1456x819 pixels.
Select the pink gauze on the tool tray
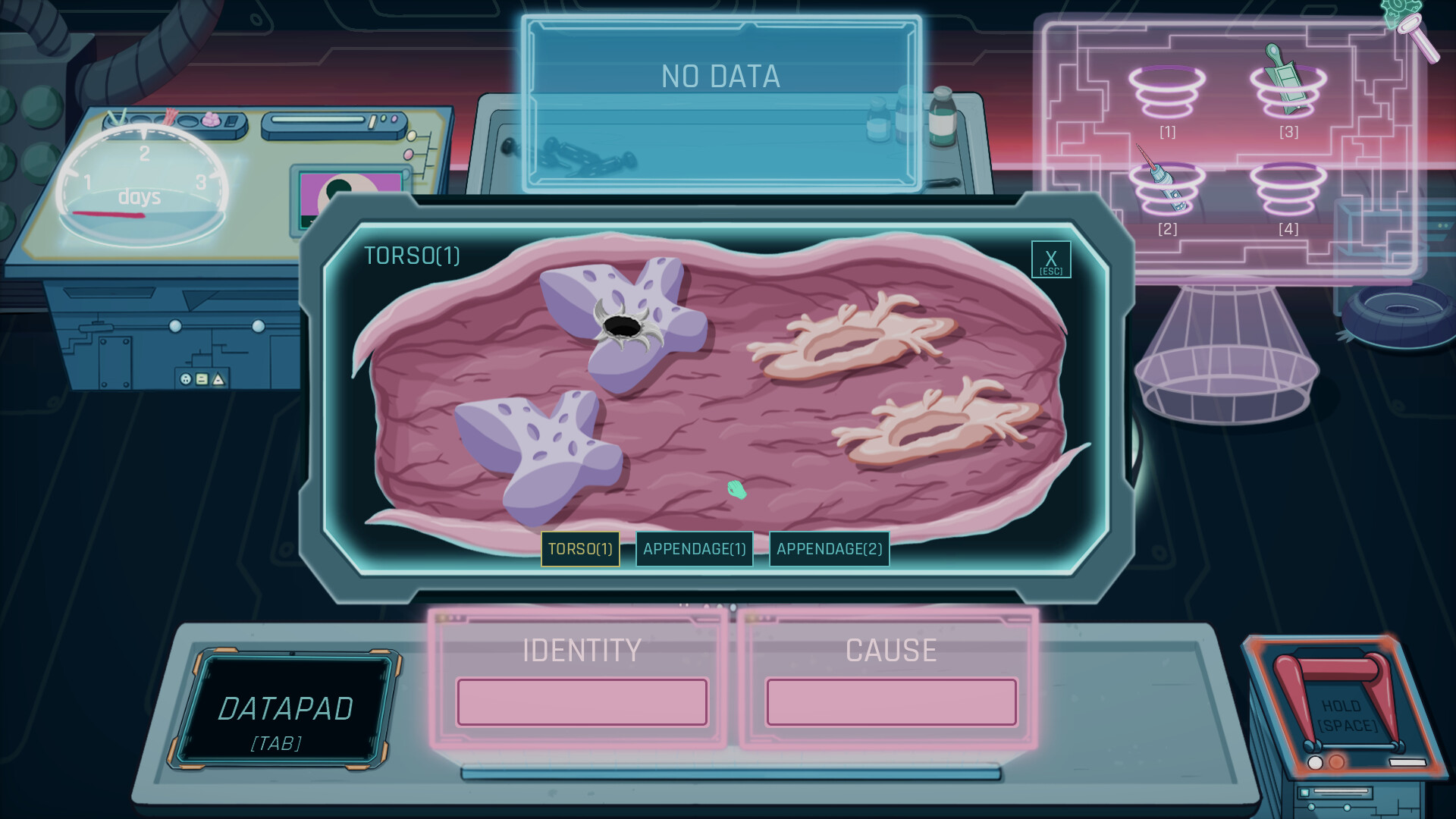[x=212, y=120]
